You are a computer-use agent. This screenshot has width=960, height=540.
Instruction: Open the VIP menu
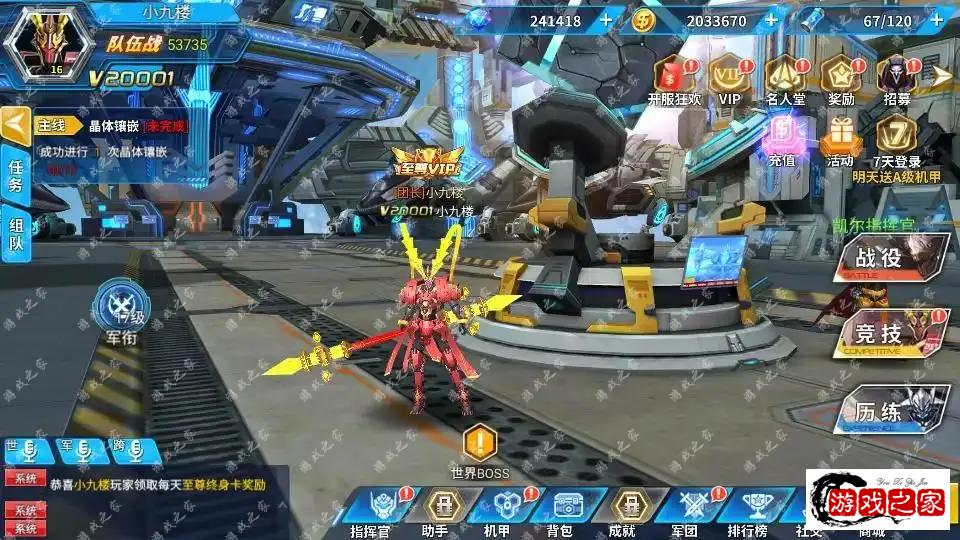pyautogui.click(x=729, y=75)
